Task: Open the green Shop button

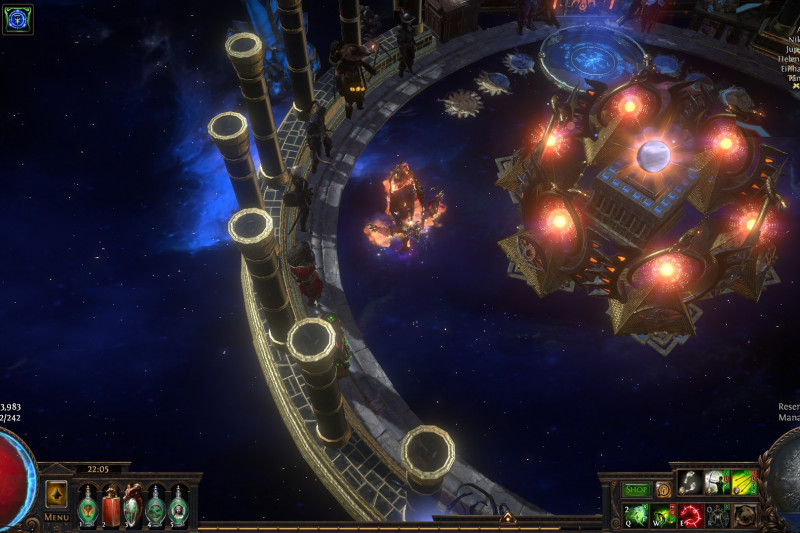Action: click(x=636, y=490)
